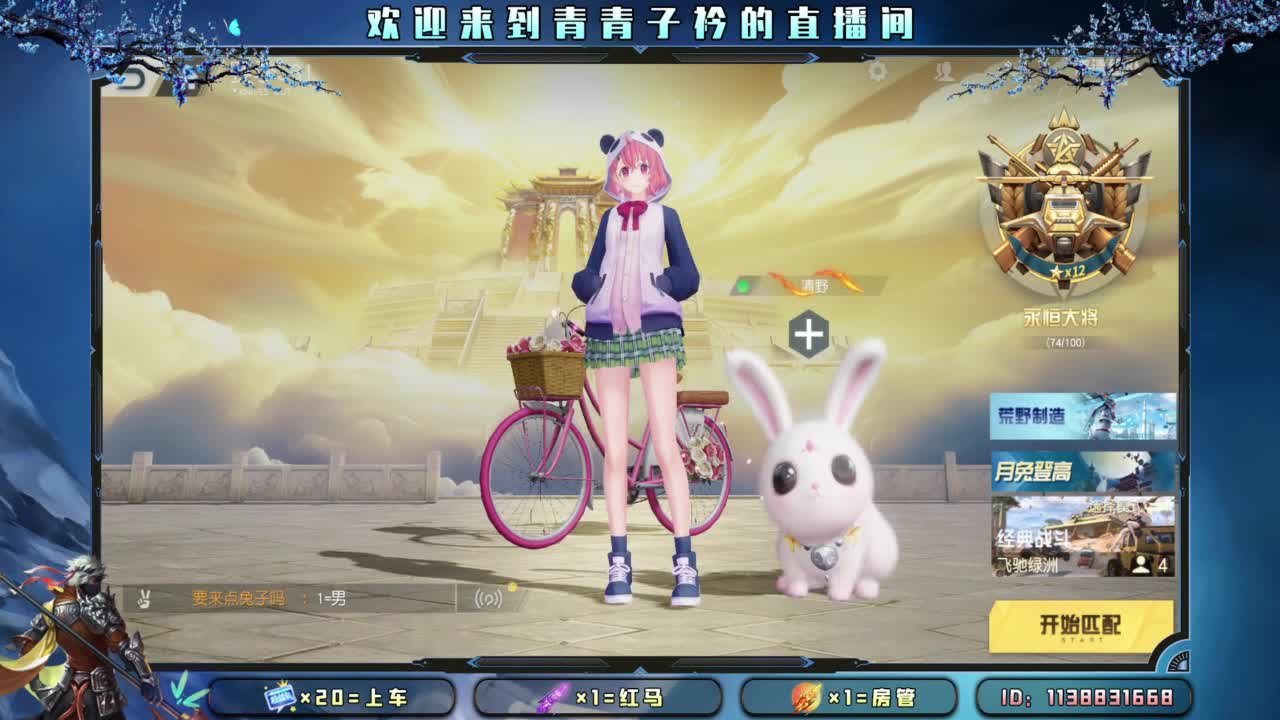Open the friends/social icon beside settings
This screenshot has width=1280, height=720.
(x=942, y=72)
